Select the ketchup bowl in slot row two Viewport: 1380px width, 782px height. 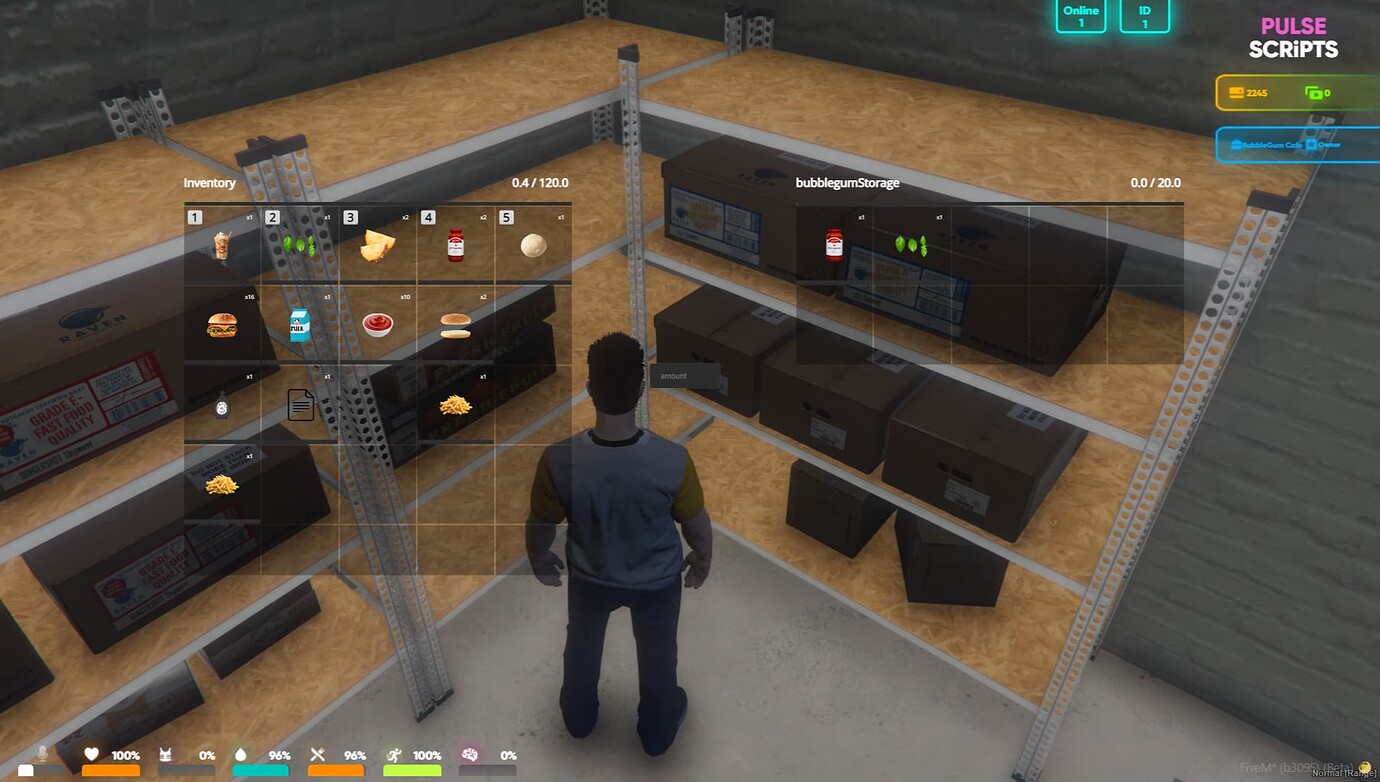pos(378,322)
